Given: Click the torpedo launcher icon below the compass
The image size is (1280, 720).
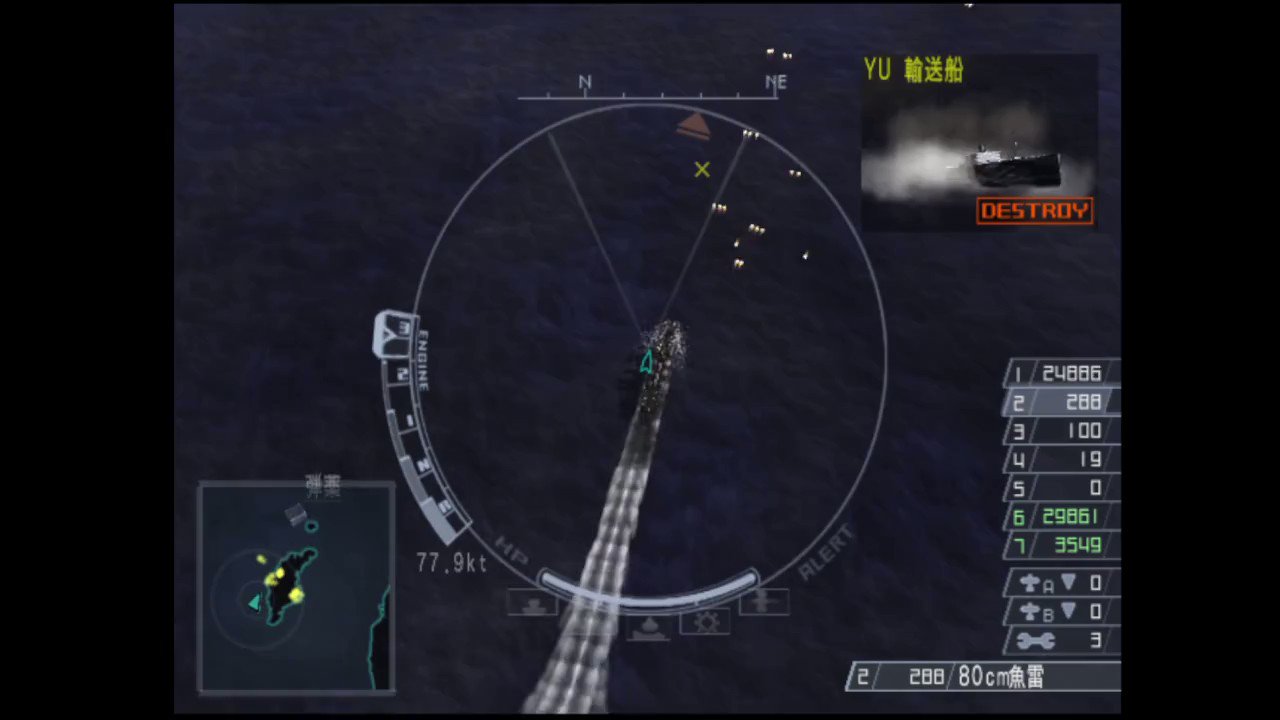Looking at the screenshot, I should 647,627.
